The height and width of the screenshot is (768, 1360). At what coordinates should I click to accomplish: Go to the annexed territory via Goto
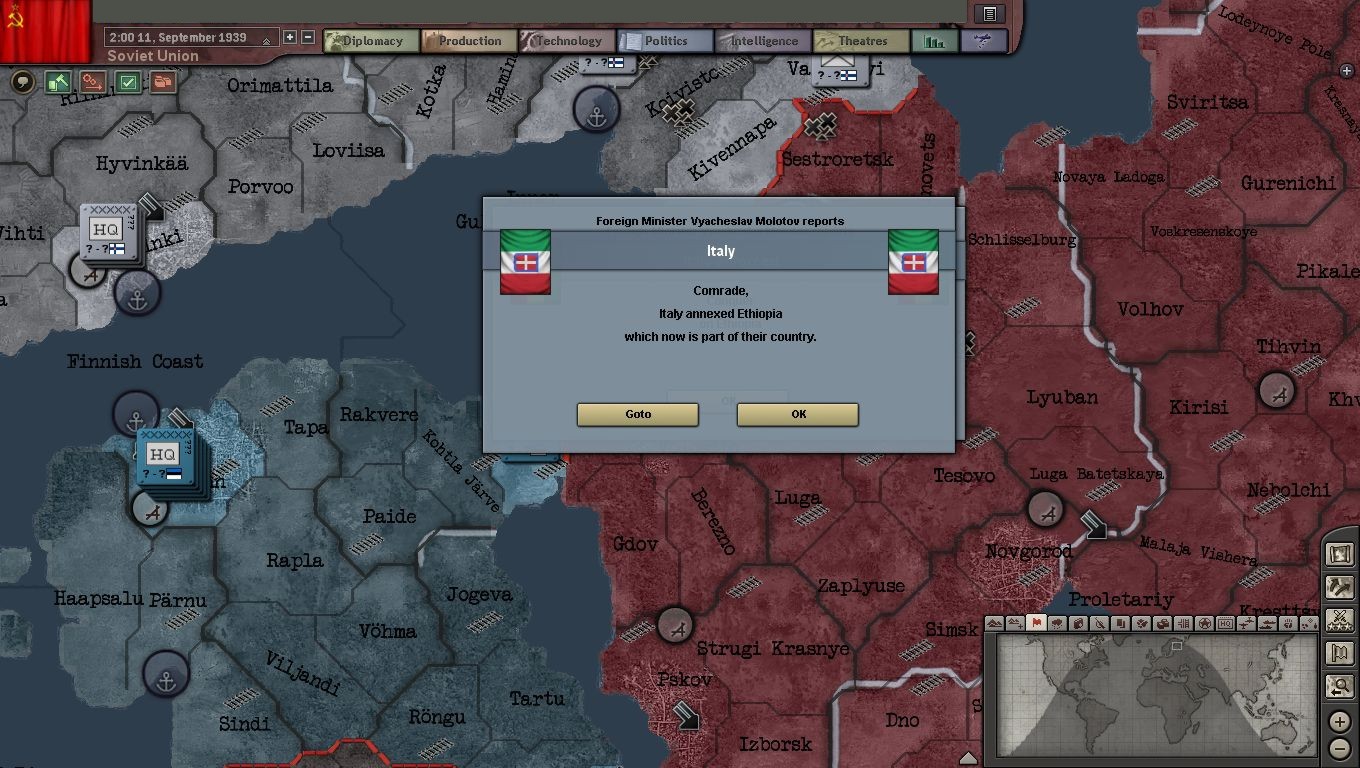637,414
